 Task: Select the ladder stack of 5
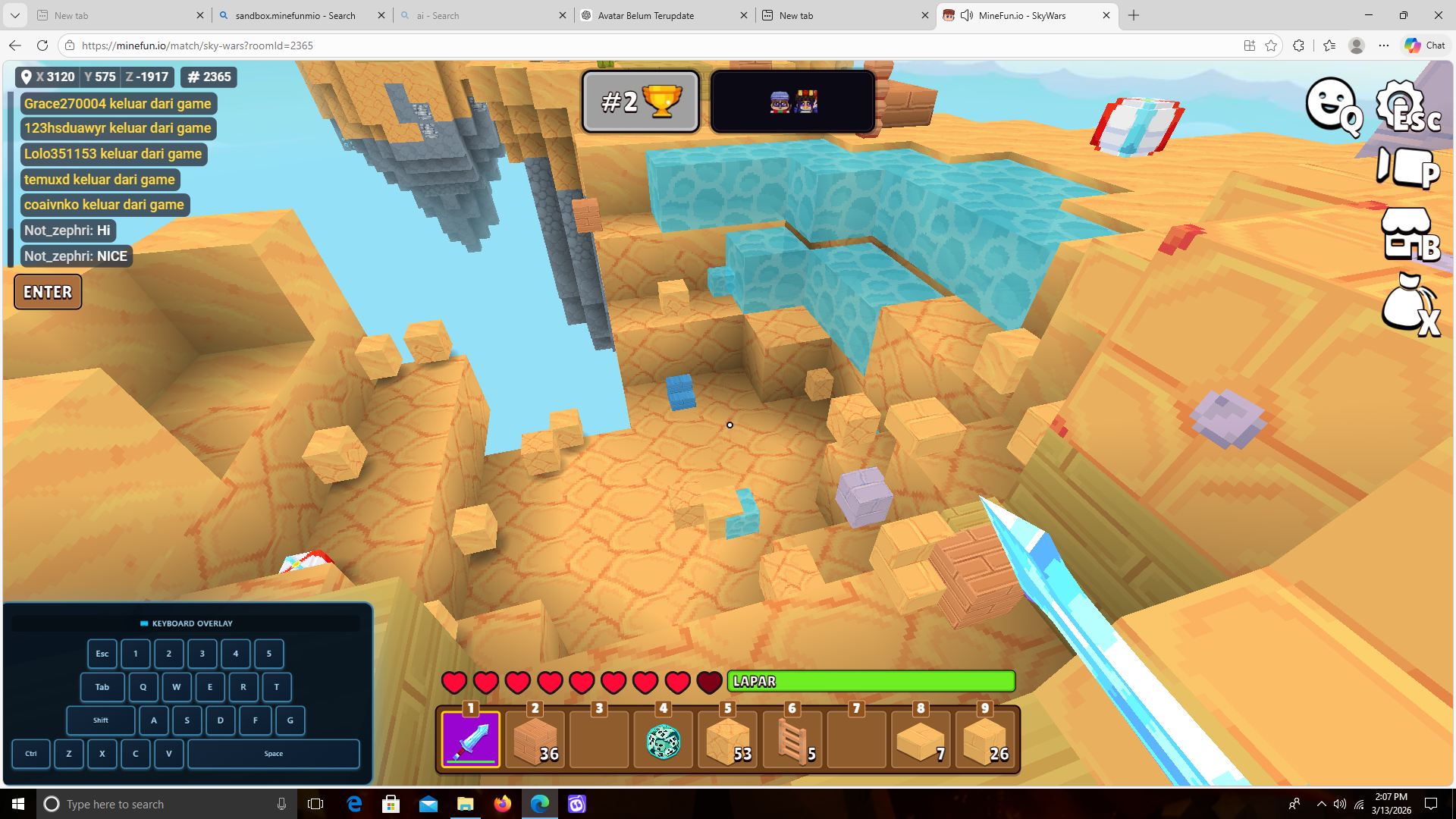tap(792, 739)
